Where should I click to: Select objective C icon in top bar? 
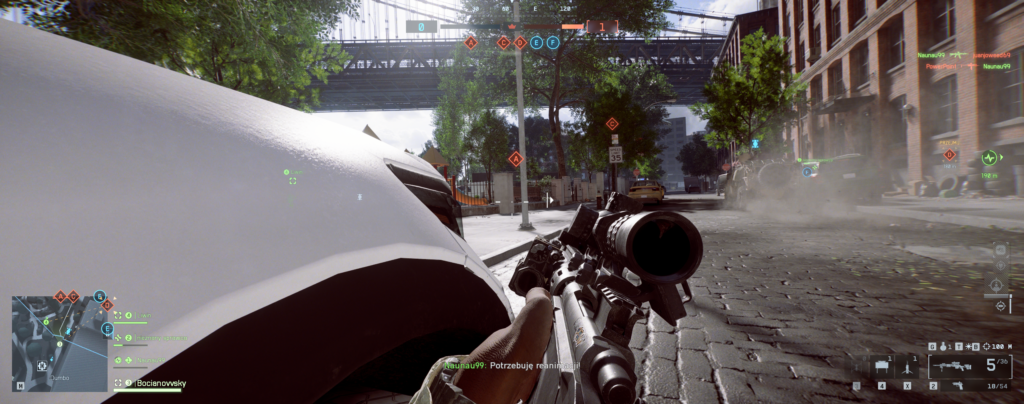click(503, 43)
